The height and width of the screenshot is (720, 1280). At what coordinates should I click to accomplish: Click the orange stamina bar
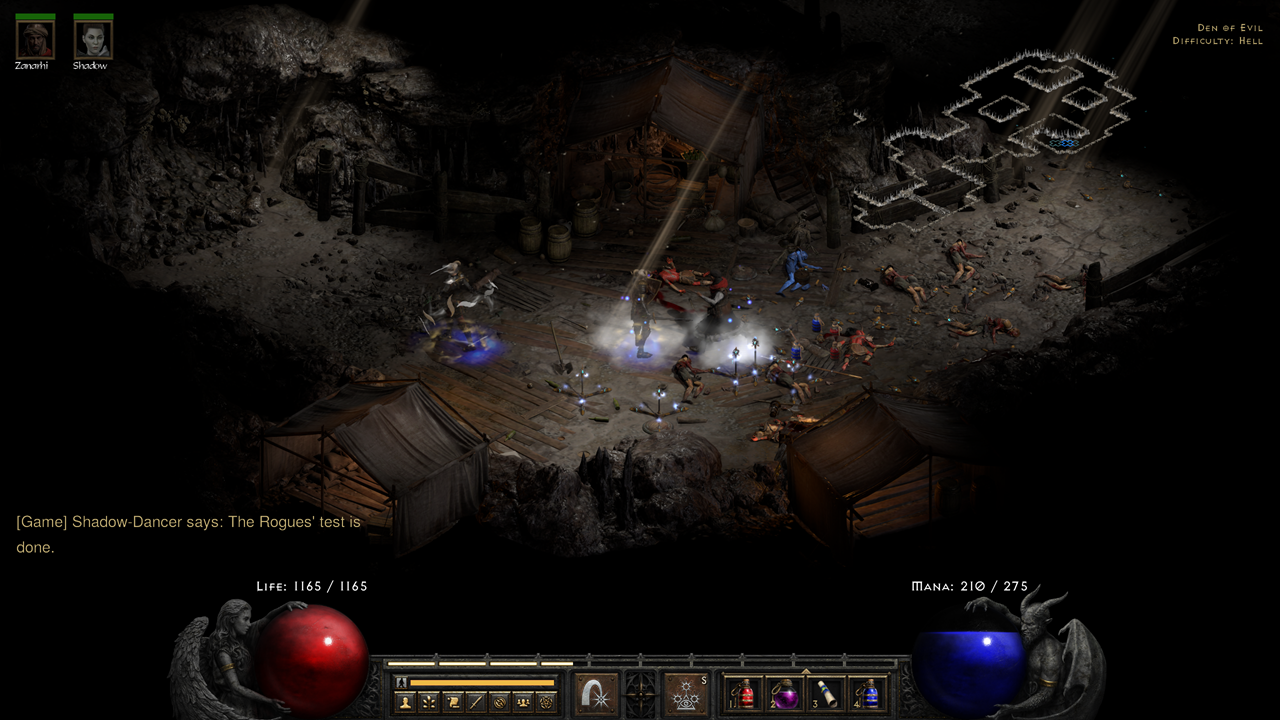[x=481, y=681]
